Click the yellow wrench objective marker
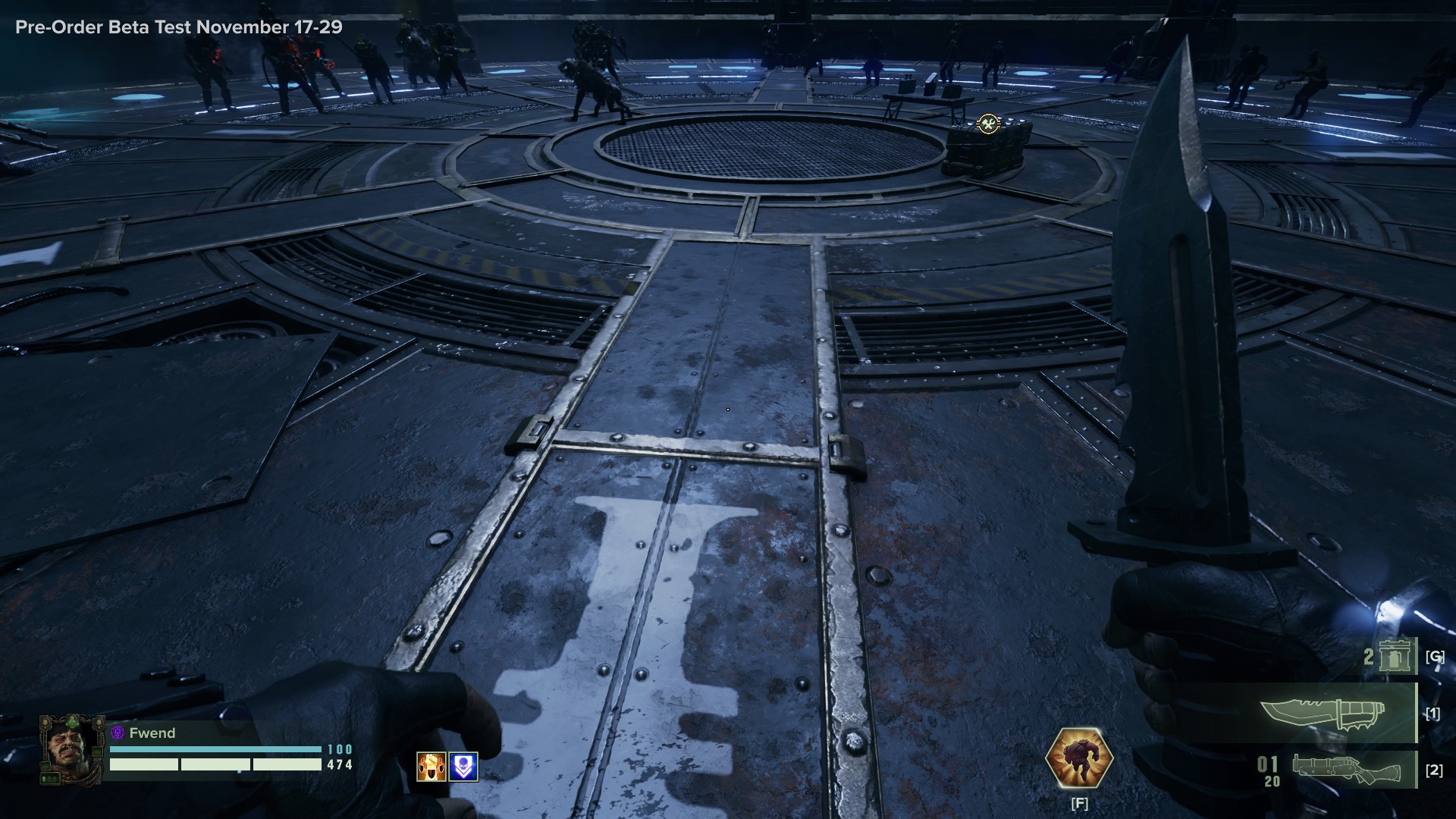1456x819 pixels. point(987,124)
